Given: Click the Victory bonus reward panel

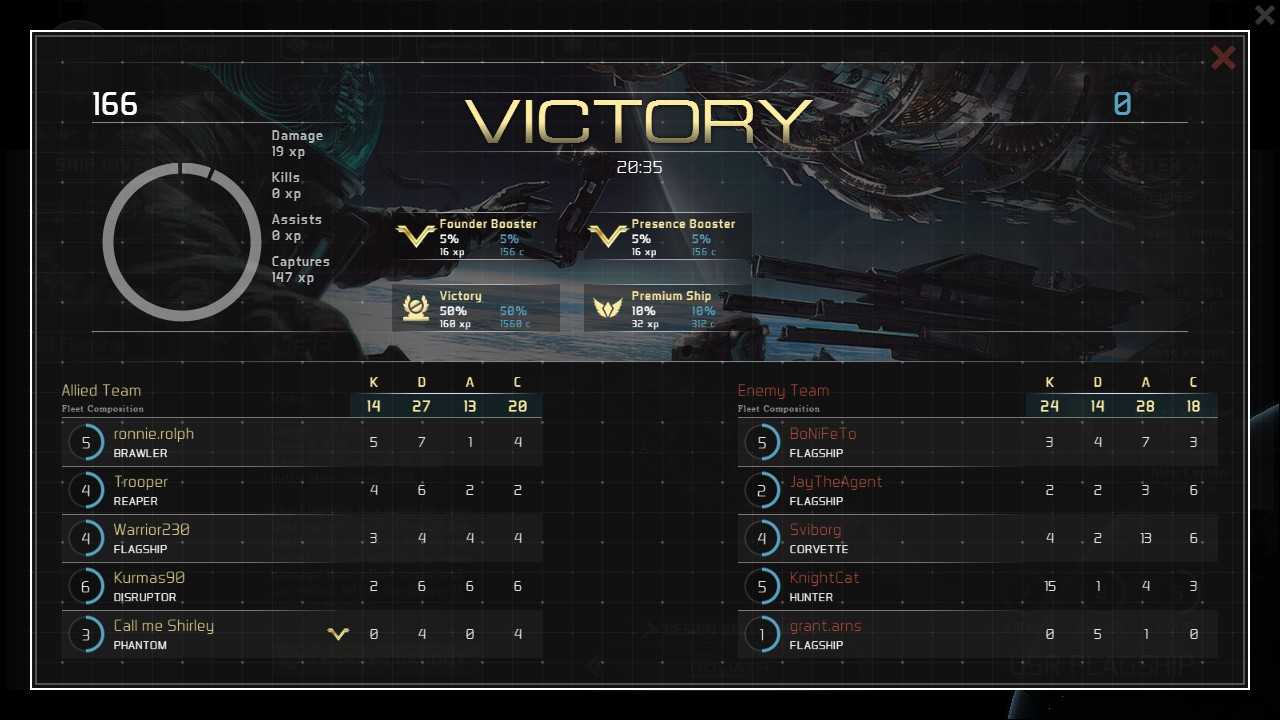Looking at the screenshot, I should [x=475, y=309].
